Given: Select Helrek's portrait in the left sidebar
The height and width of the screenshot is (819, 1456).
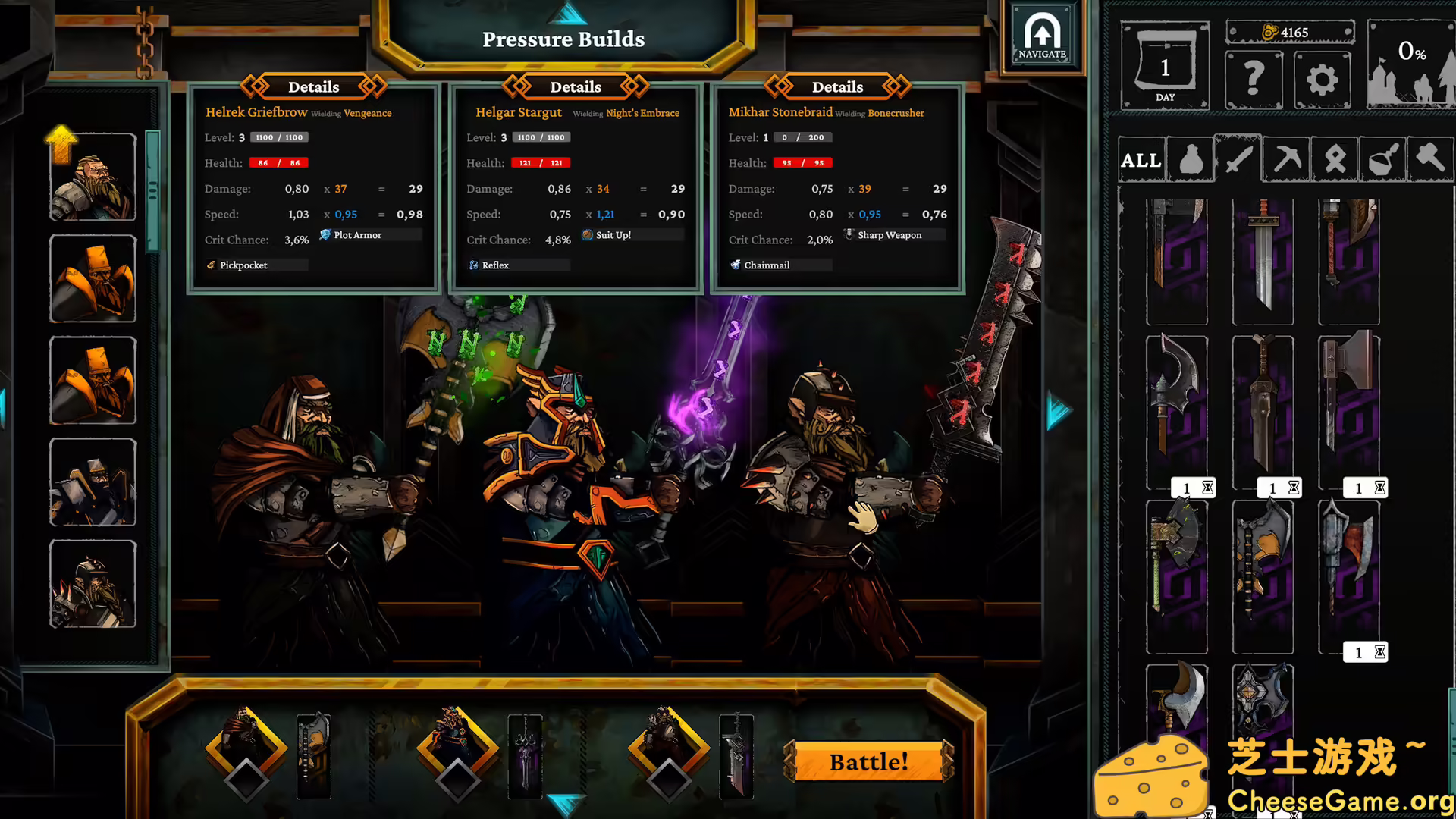Looking at the screenshot, I should pyautogui.click(x=92, y=176).
